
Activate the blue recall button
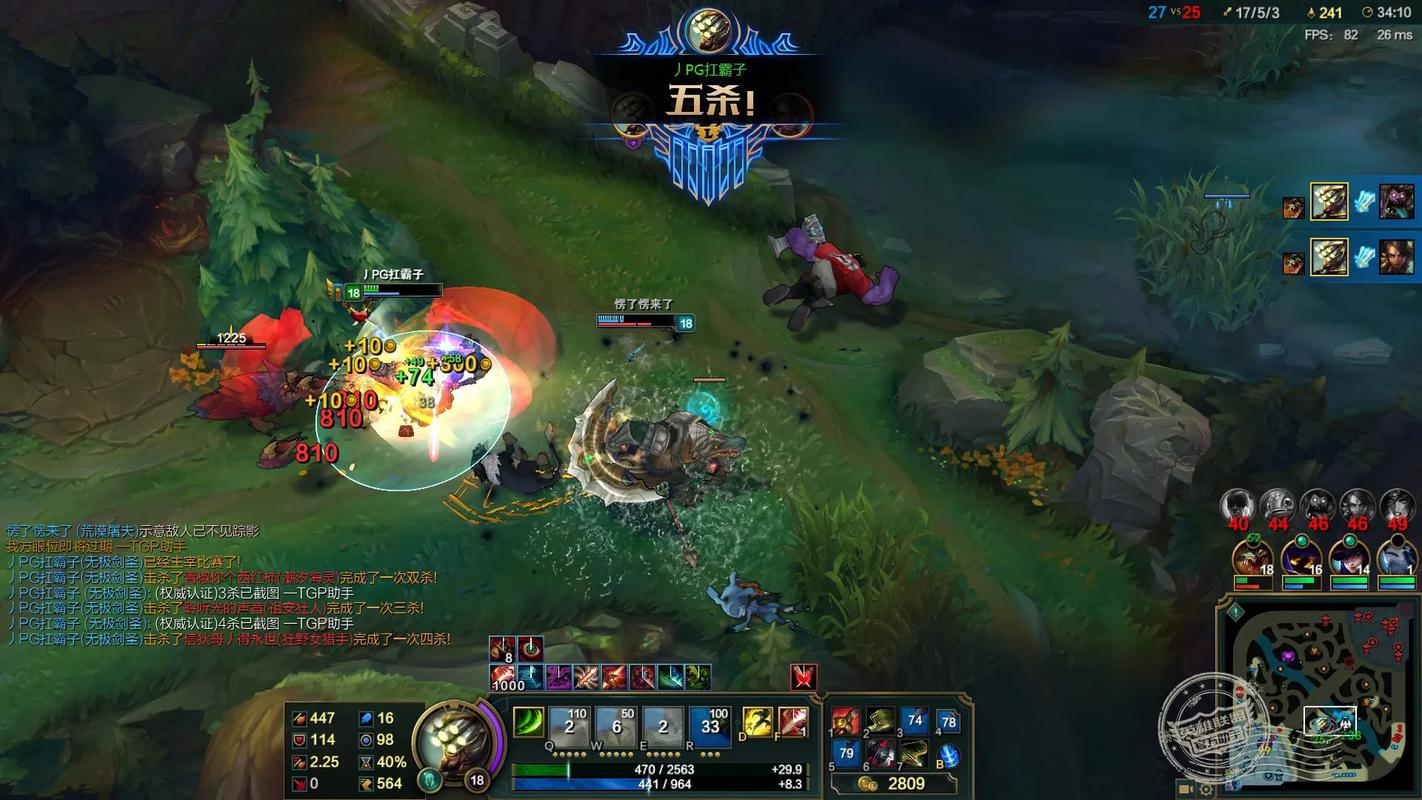click(948, 755)
